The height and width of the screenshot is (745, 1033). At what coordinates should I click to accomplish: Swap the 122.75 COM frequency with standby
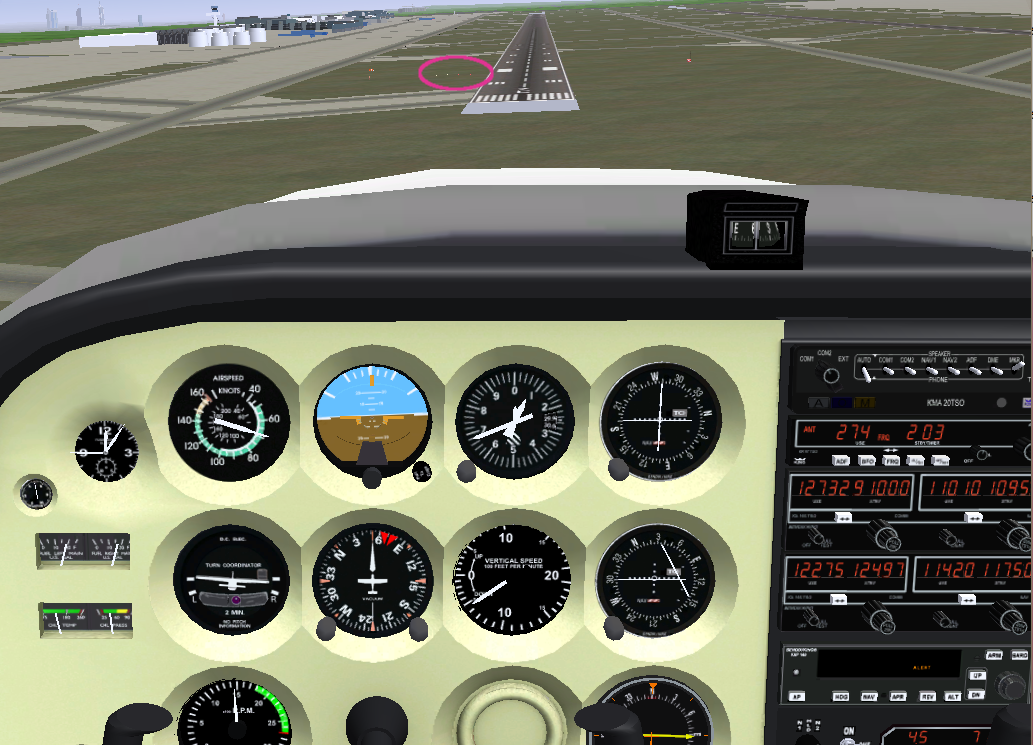[839, 598]
